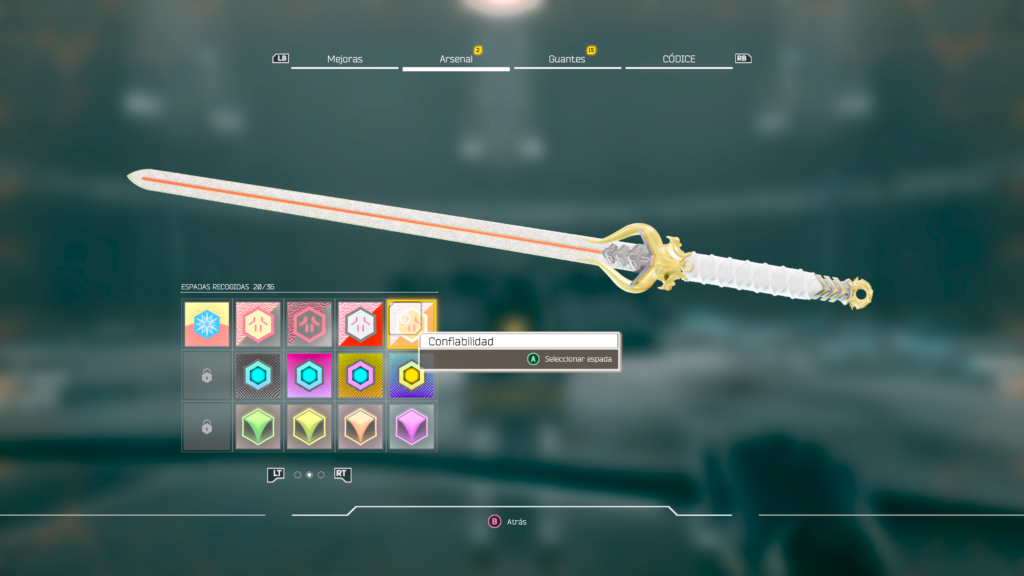1024x576 pixels.
Task: Choose the cyan hexagon on magenta tile
Action: (x=309, y=376)
